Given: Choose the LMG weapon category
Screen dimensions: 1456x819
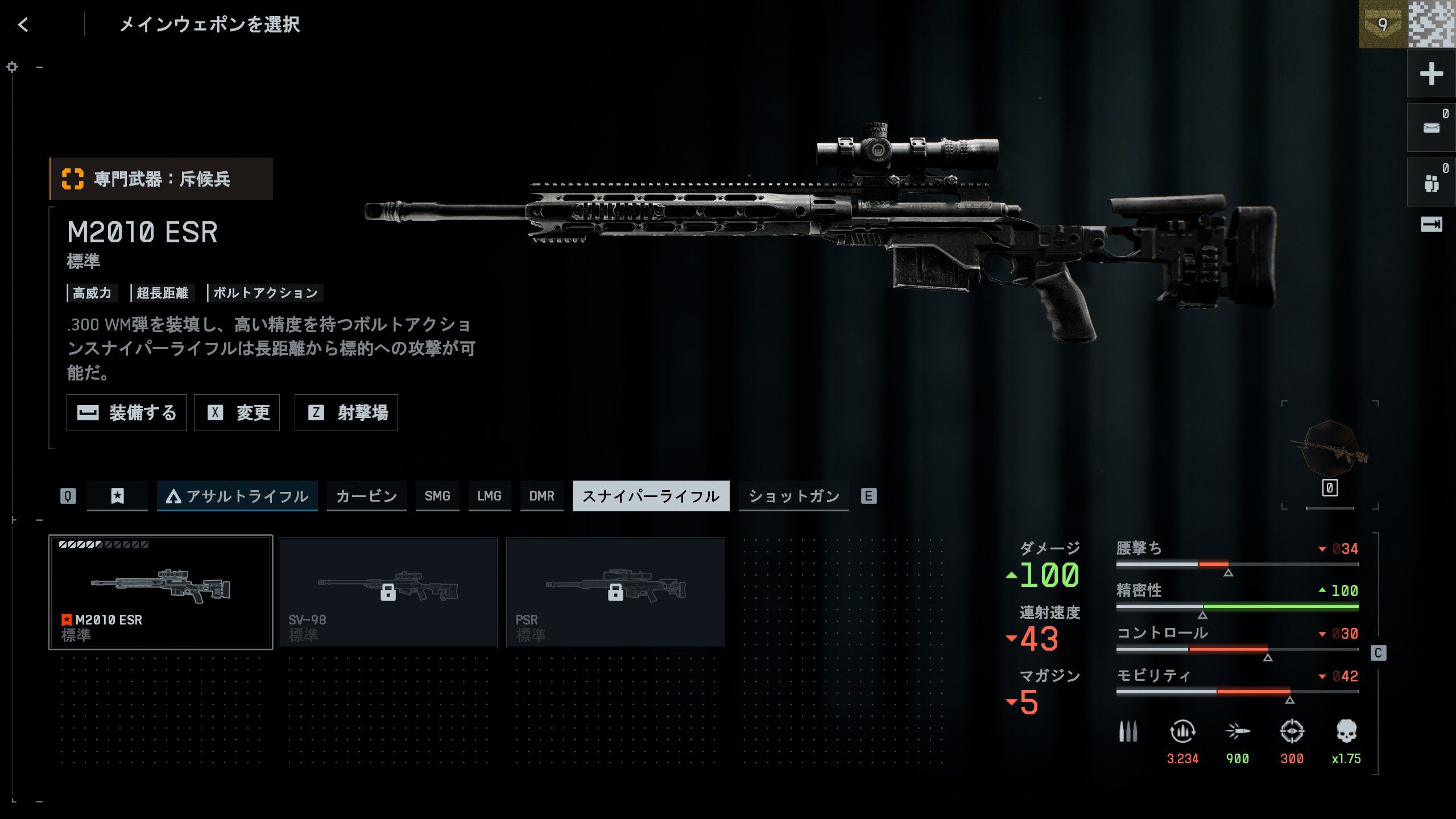Looking at the screenshot, I should tap(489, 496).
